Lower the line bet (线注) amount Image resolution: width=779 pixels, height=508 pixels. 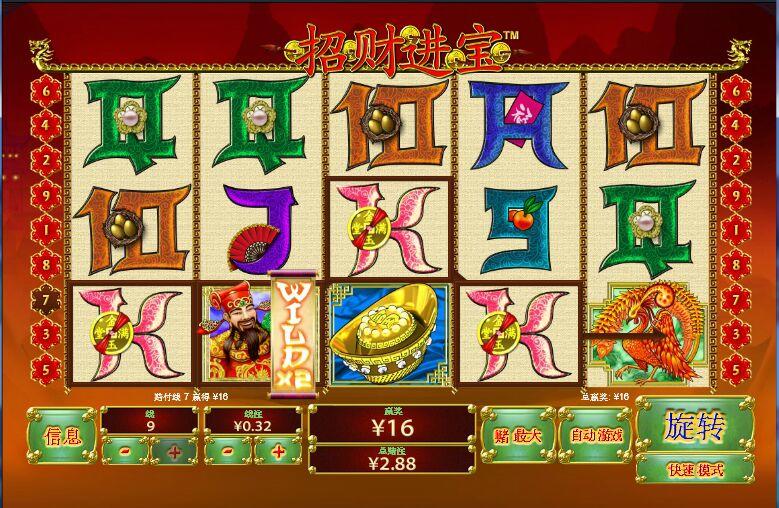[229, 452]
